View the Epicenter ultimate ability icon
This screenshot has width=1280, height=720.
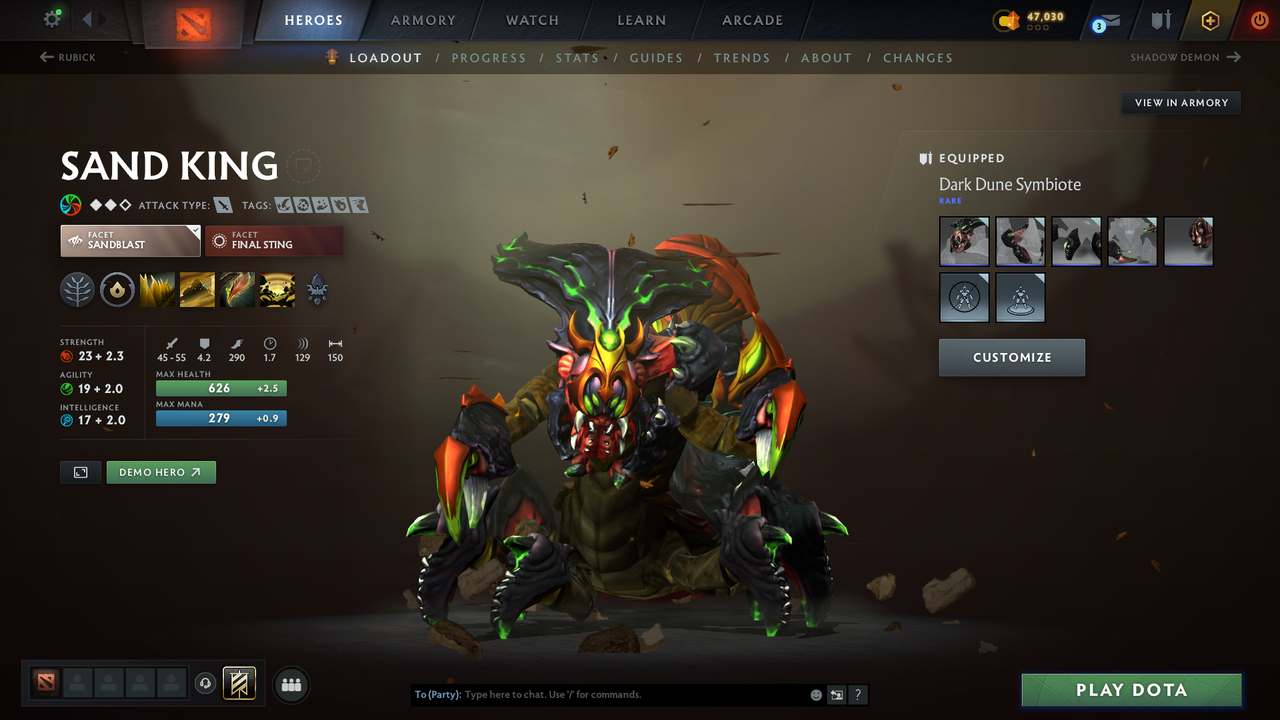277,290
